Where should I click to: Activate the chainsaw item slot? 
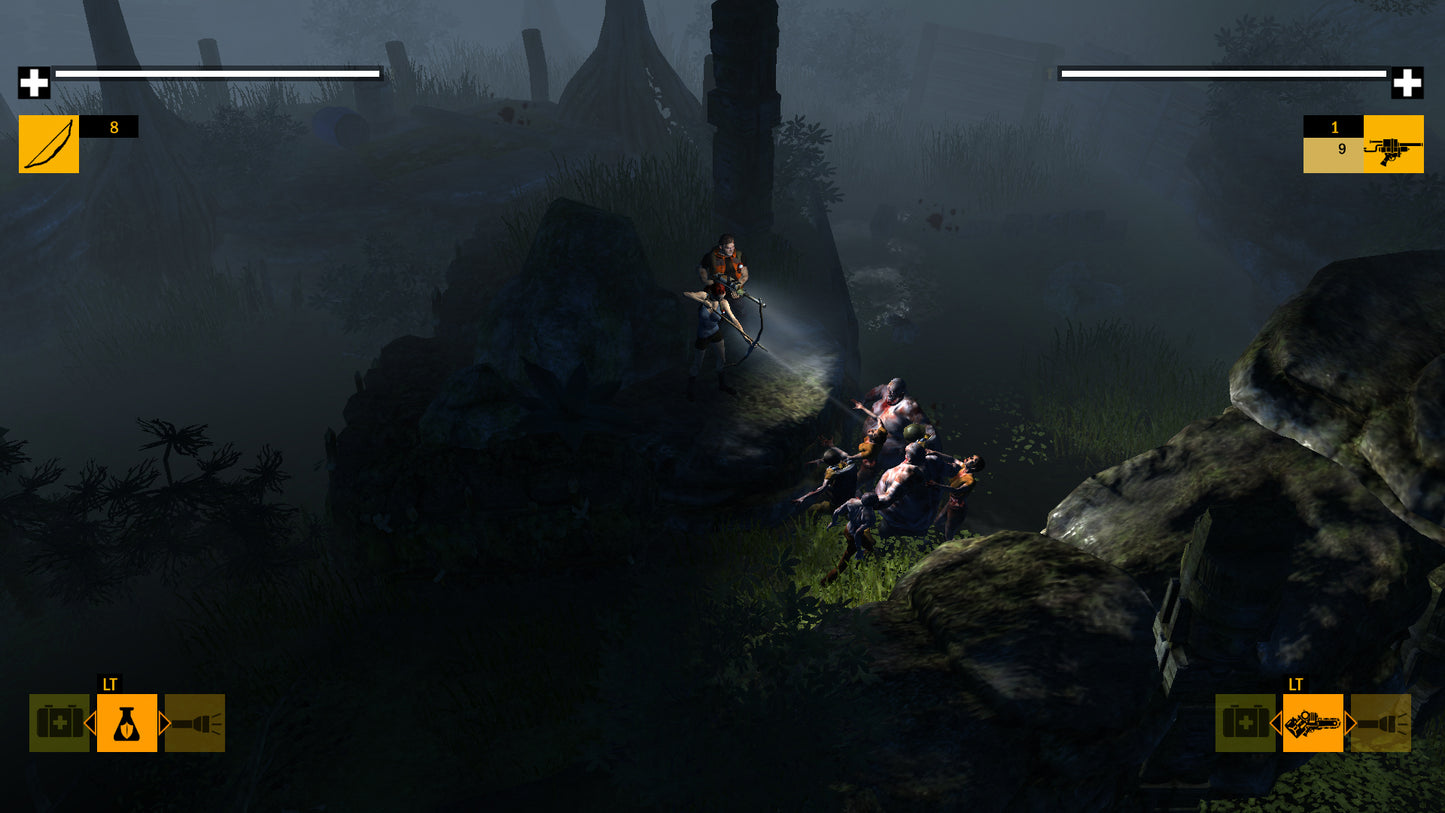1313,723
